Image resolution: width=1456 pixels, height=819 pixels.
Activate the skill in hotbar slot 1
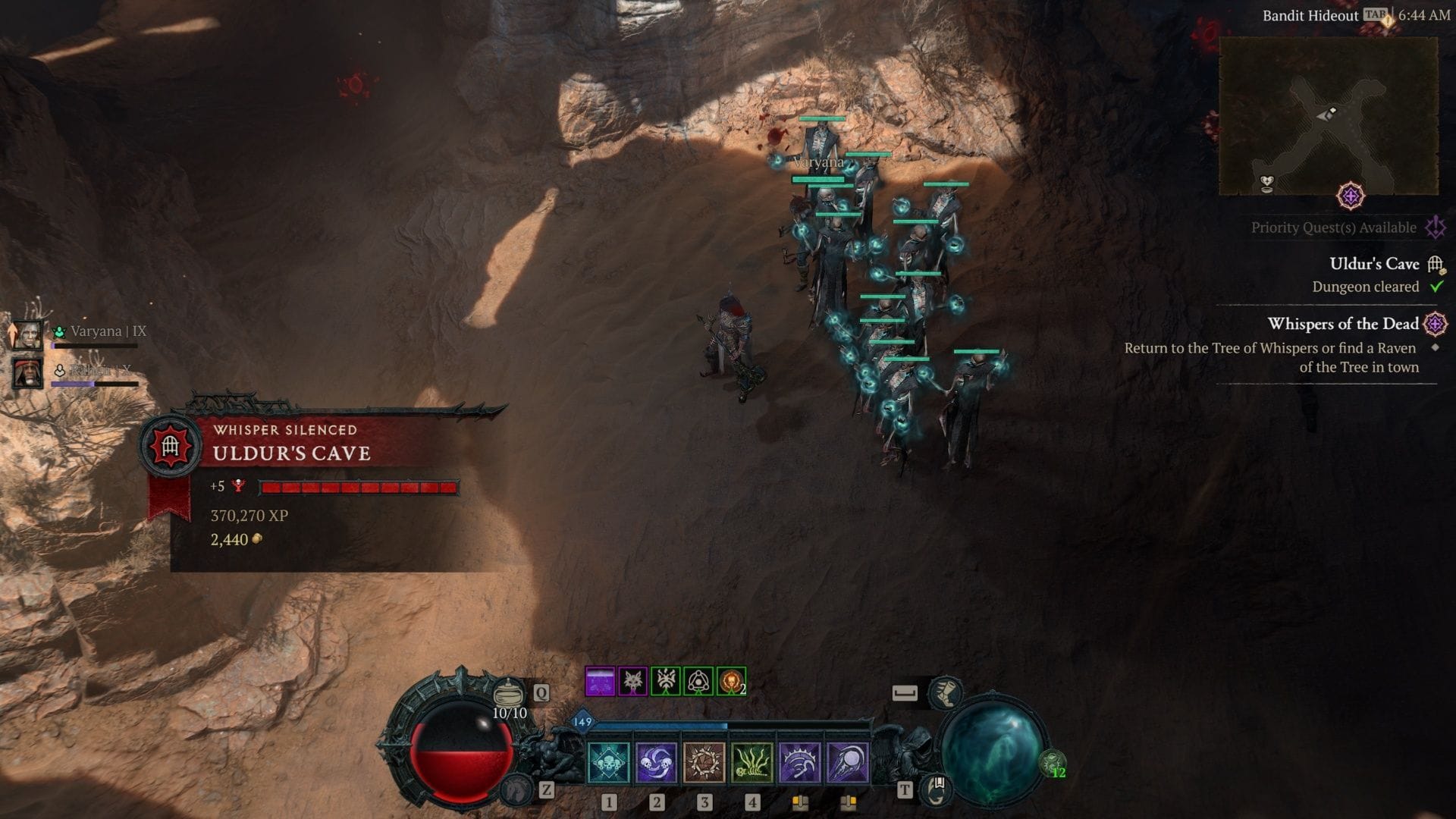[x=608, y=764]
